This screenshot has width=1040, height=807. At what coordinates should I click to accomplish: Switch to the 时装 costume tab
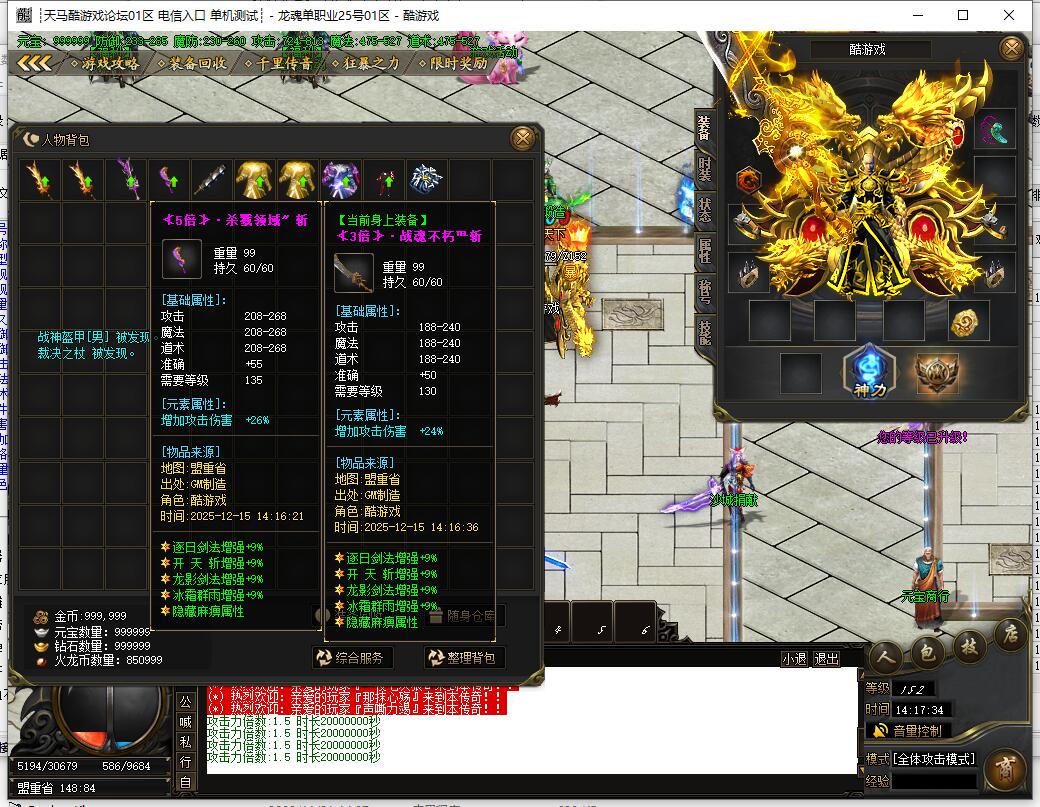(x=704, y=168)
